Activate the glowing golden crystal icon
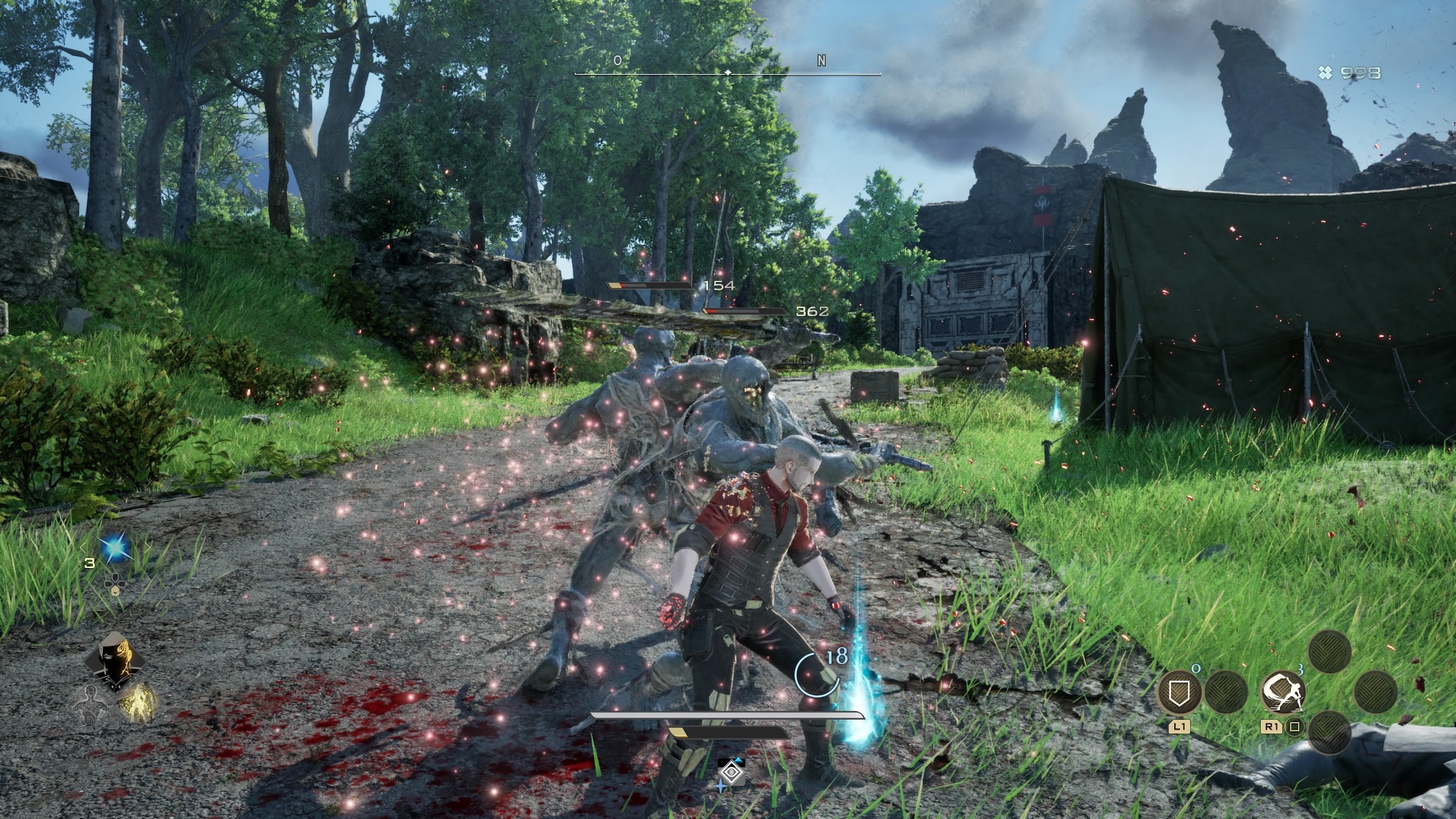 [138, 701]
